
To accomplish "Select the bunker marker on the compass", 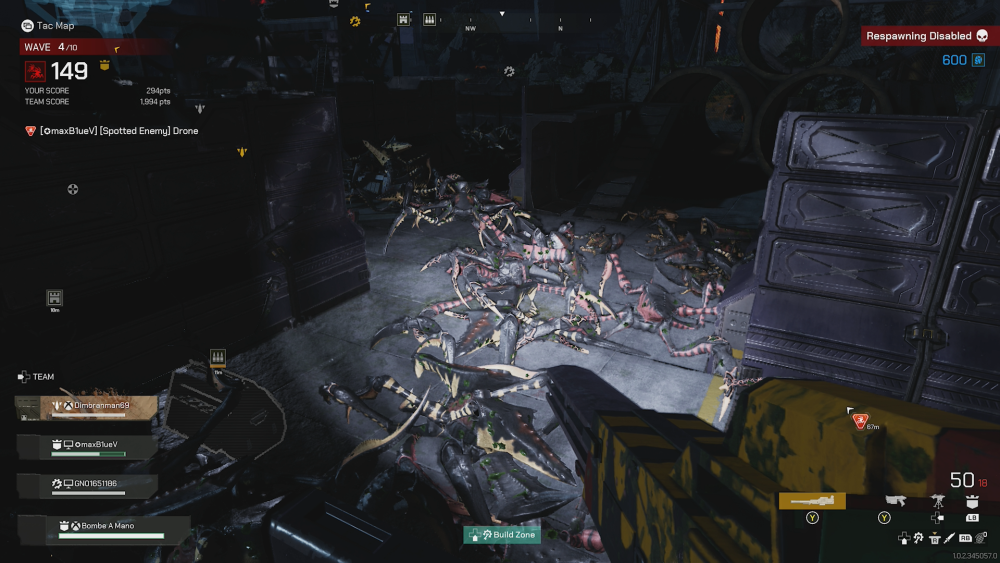I will pos(403,19).
